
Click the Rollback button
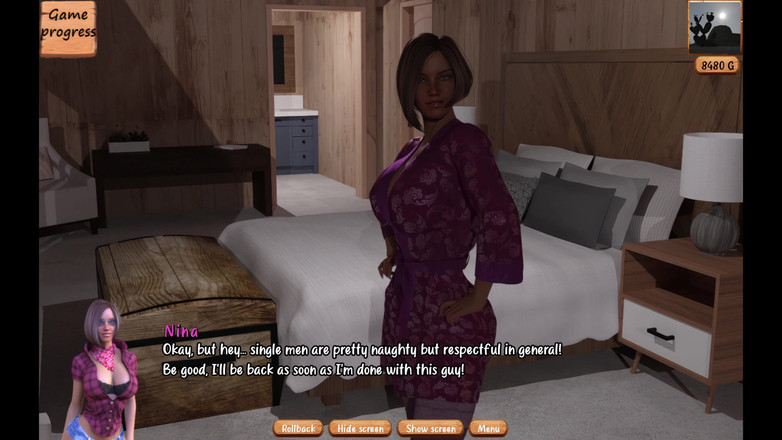coord(298,428)
